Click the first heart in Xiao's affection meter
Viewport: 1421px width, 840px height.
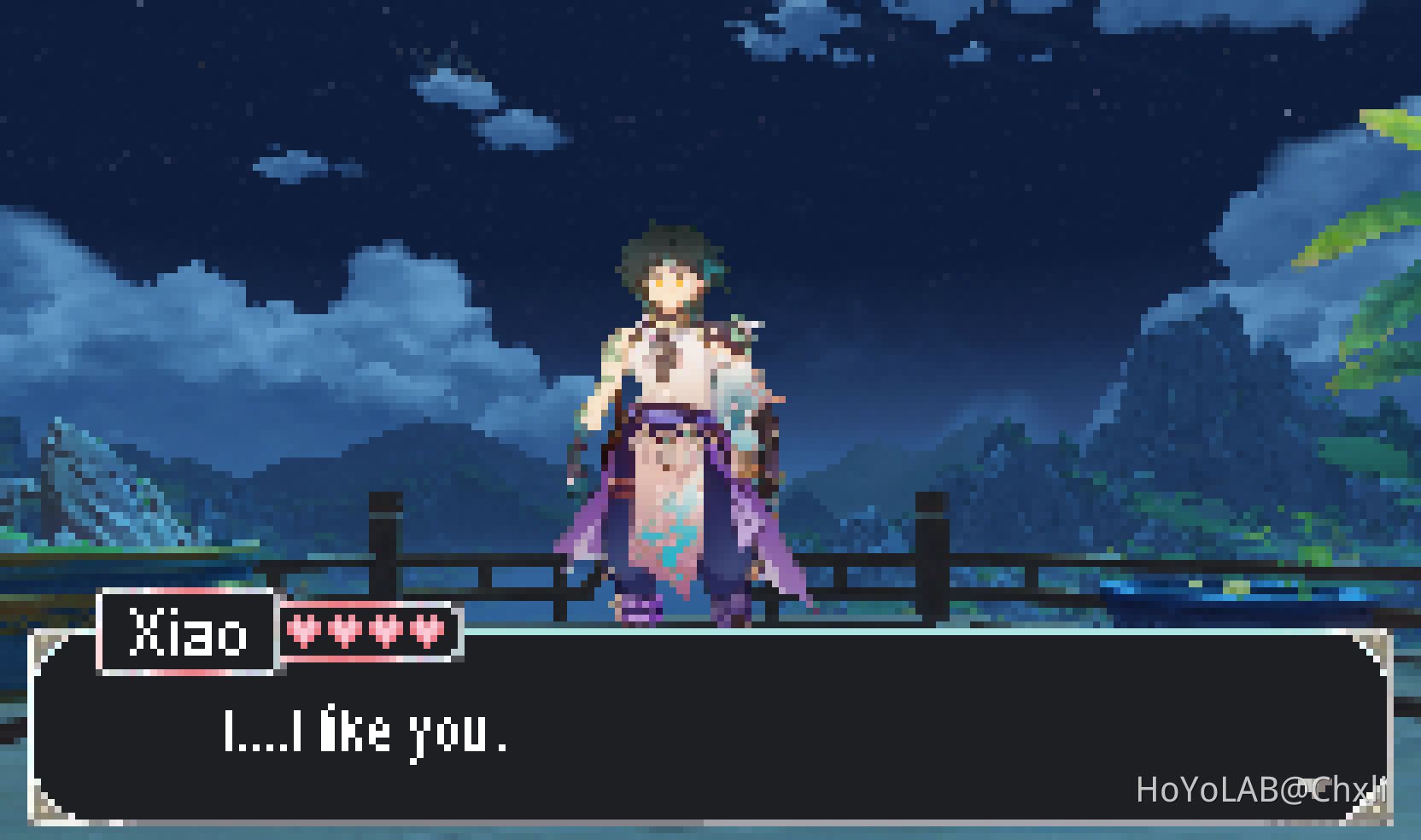(304, 633)
